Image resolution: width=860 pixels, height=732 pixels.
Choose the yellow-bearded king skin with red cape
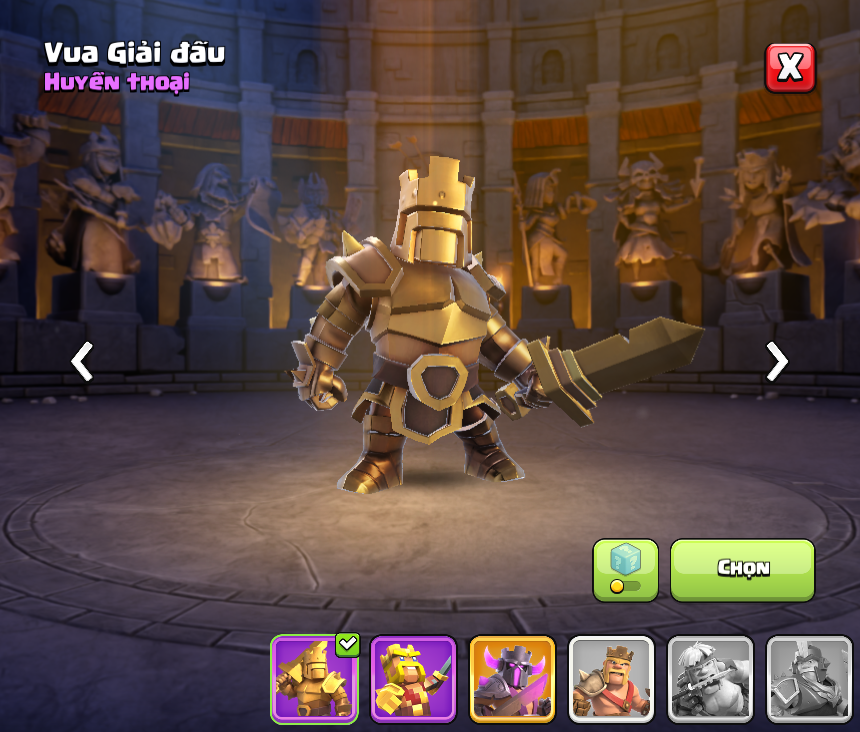[x=413, y=678]
